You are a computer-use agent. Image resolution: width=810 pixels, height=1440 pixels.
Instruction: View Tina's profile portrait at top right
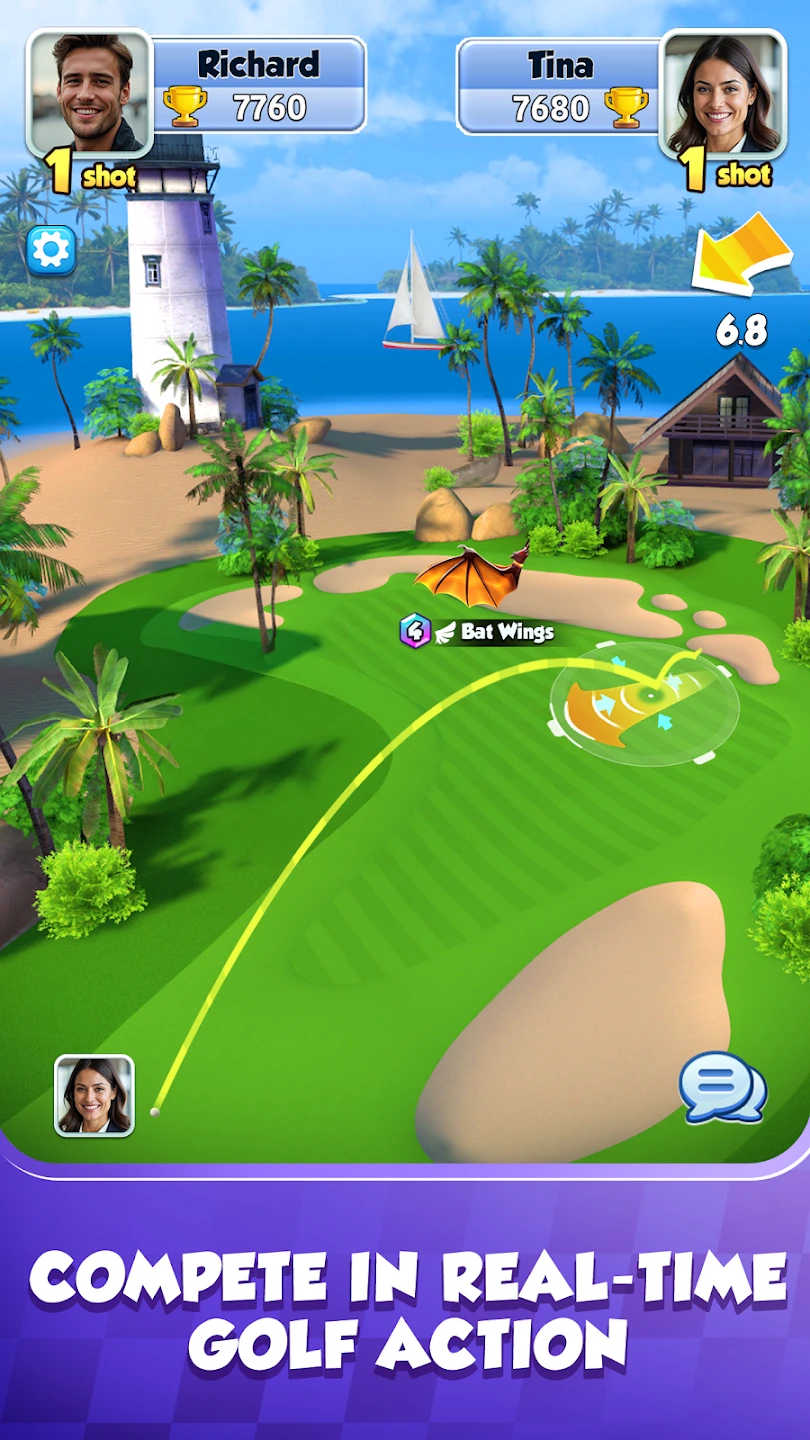pyautogui.click(x=723, y=92)
